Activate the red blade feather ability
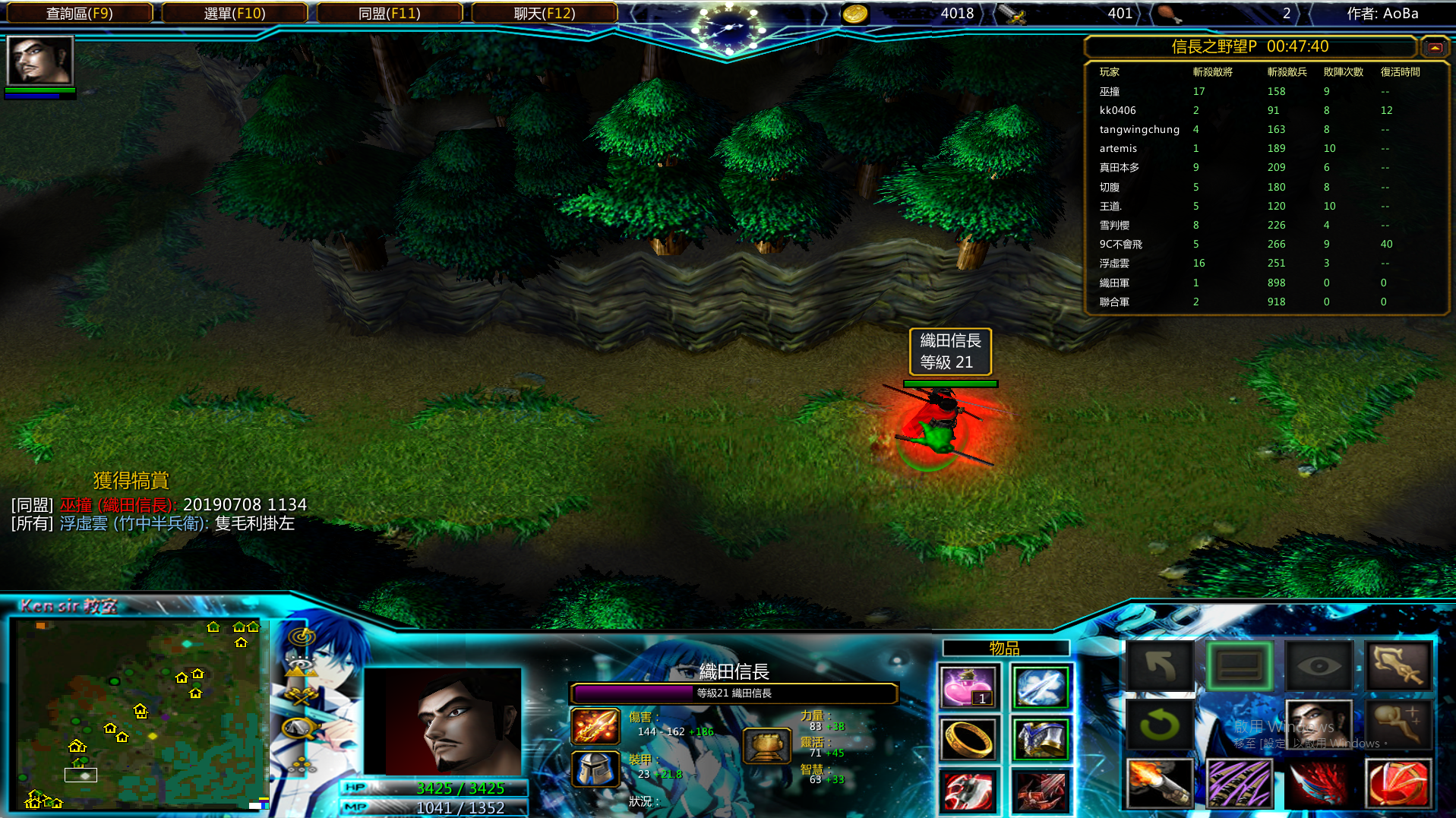Screen dimensions: 1456x818 click(x=1319, y=783)
